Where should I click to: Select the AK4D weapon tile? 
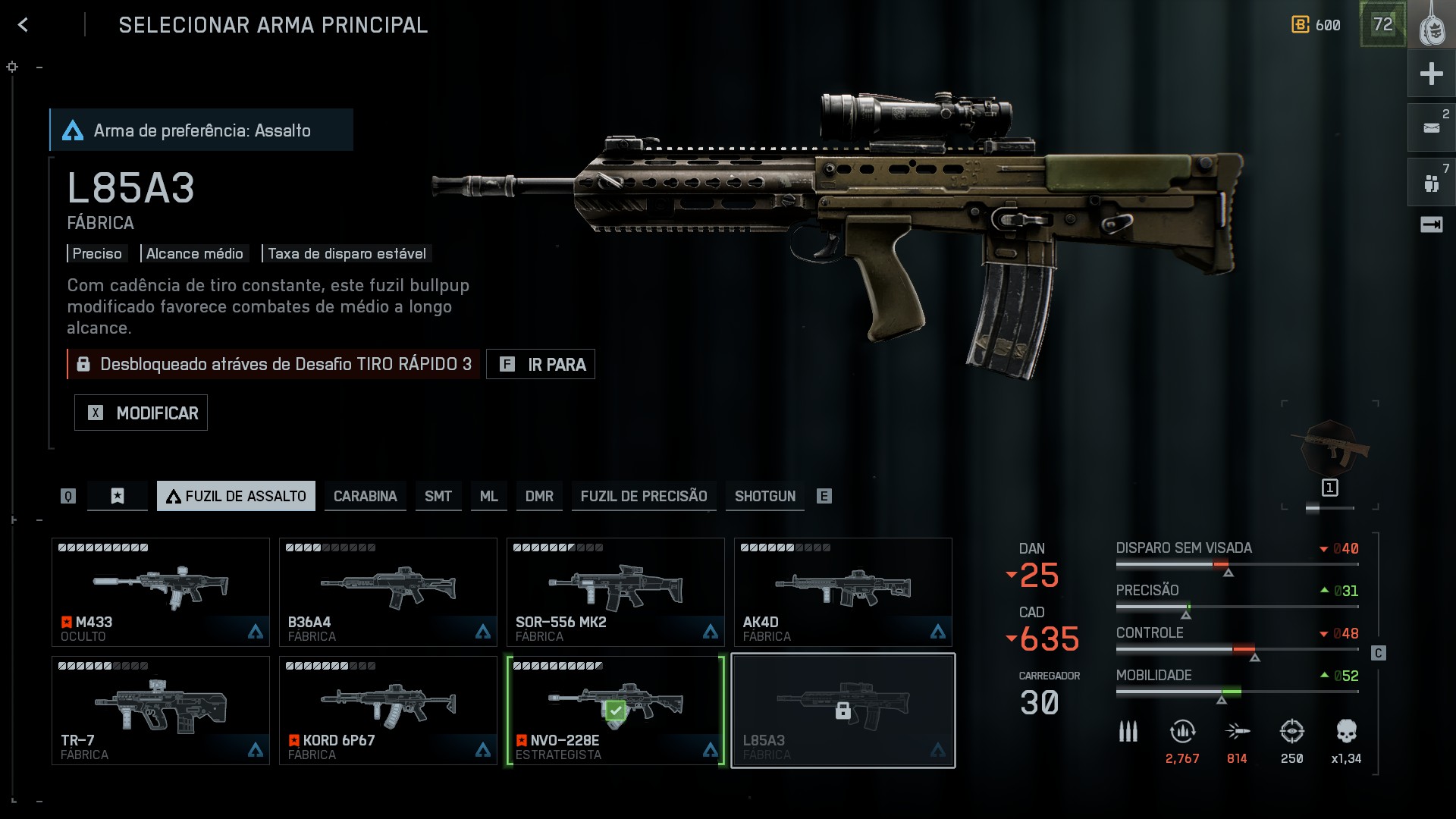tap(843, 592)
